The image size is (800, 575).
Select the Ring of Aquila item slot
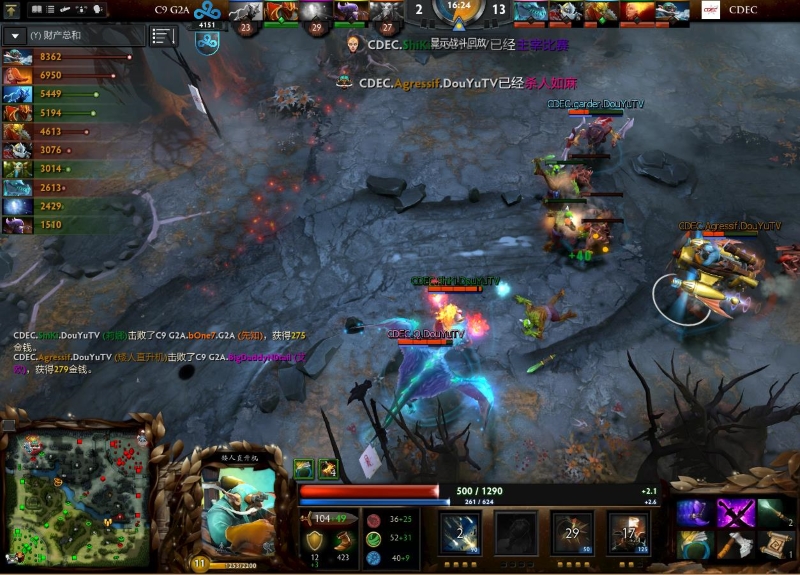694,546
